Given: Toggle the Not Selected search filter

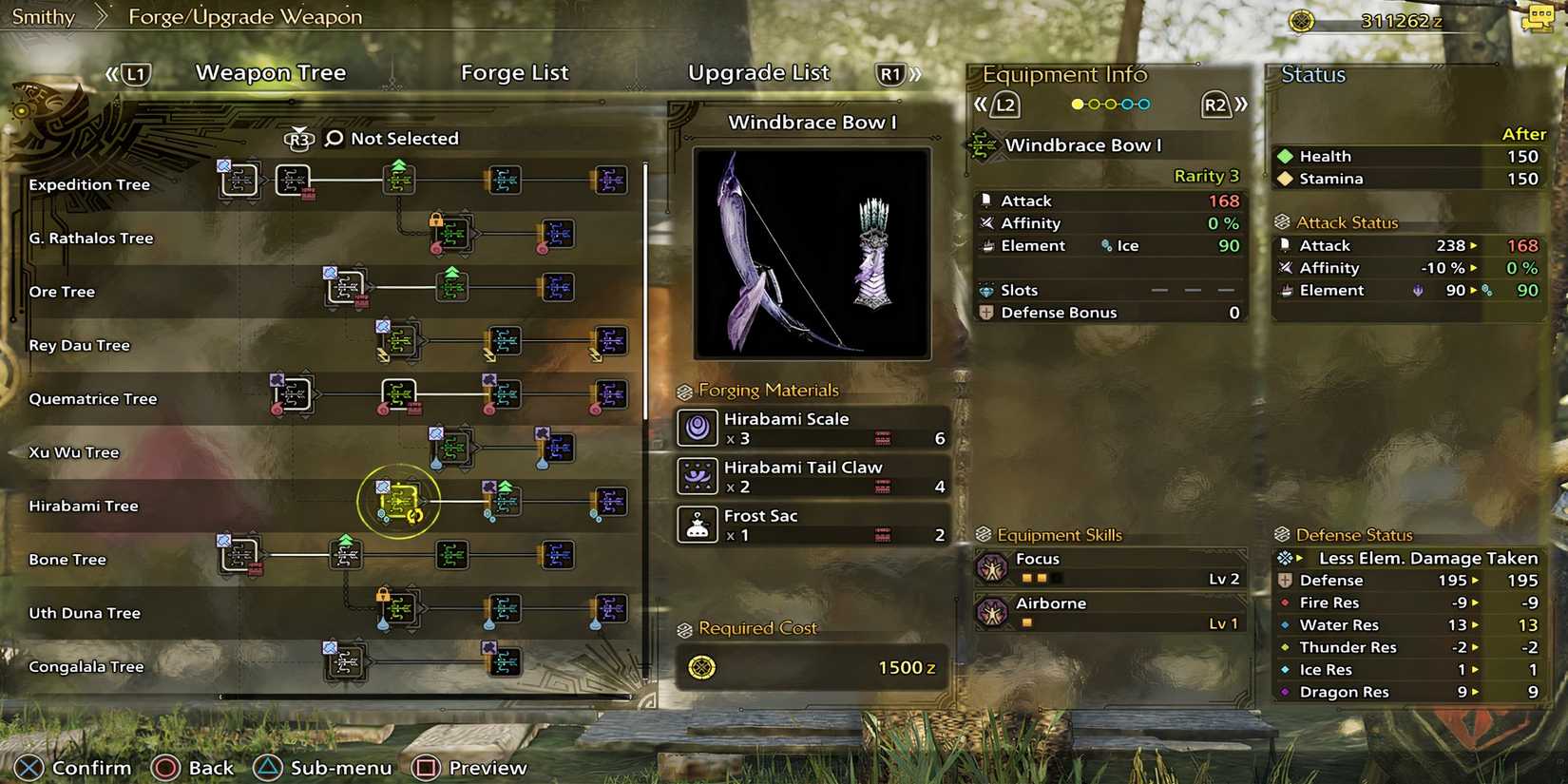Looking at the screenshot, I should point(405,138).
